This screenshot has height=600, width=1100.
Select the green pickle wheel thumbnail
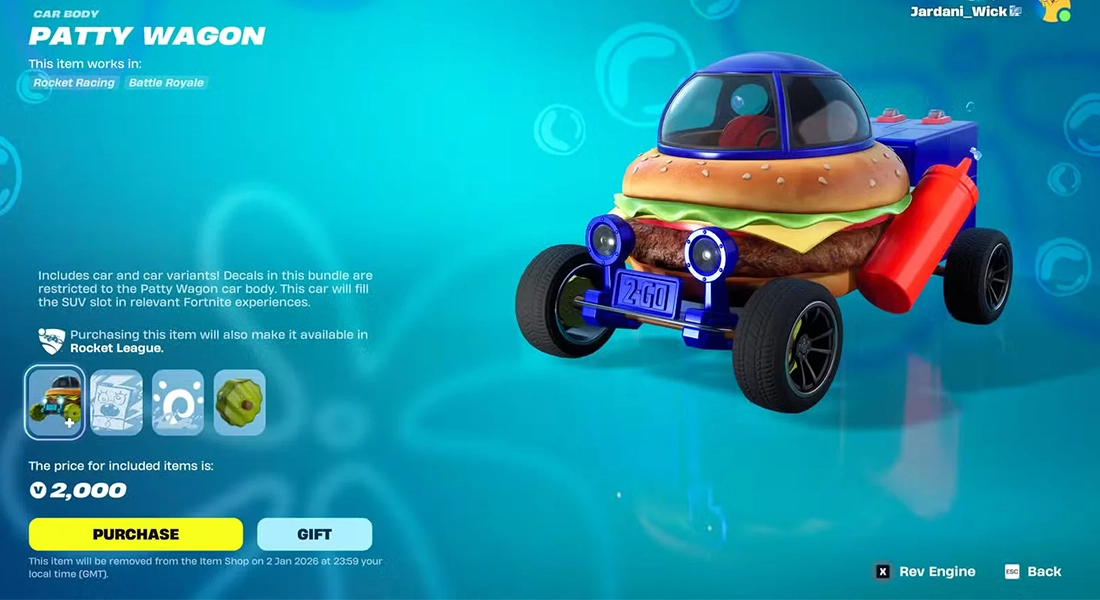coord(240,402)
